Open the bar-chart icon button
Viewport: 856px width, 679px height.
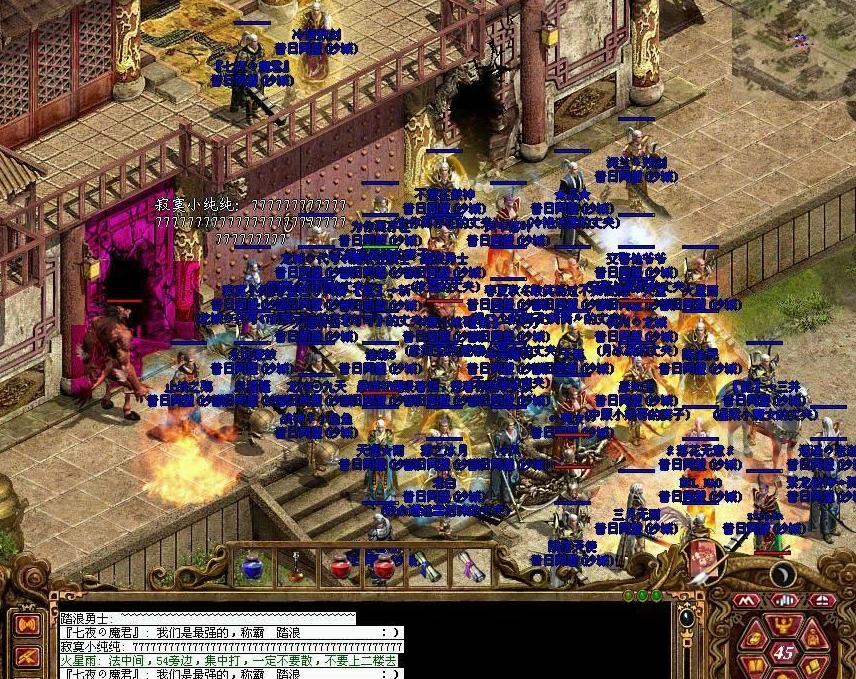tap(784, 600)
